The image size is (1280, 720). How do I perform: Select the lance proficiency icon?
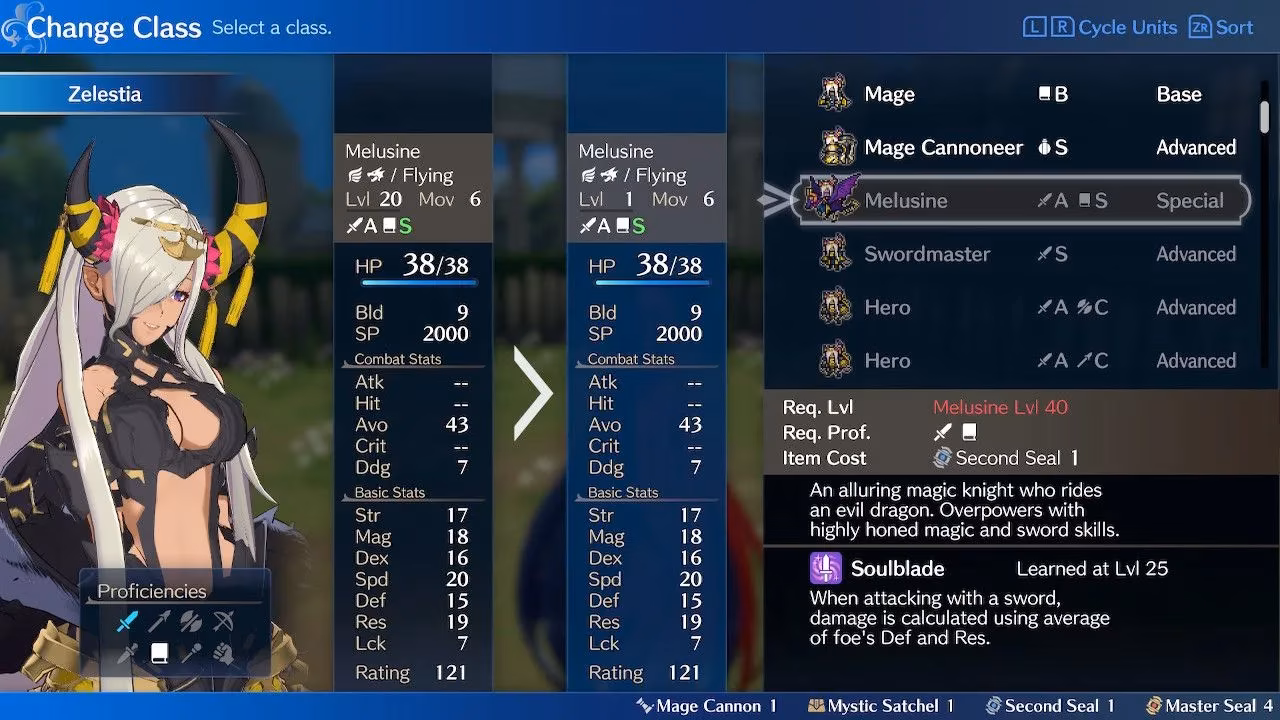click(158, 620)
